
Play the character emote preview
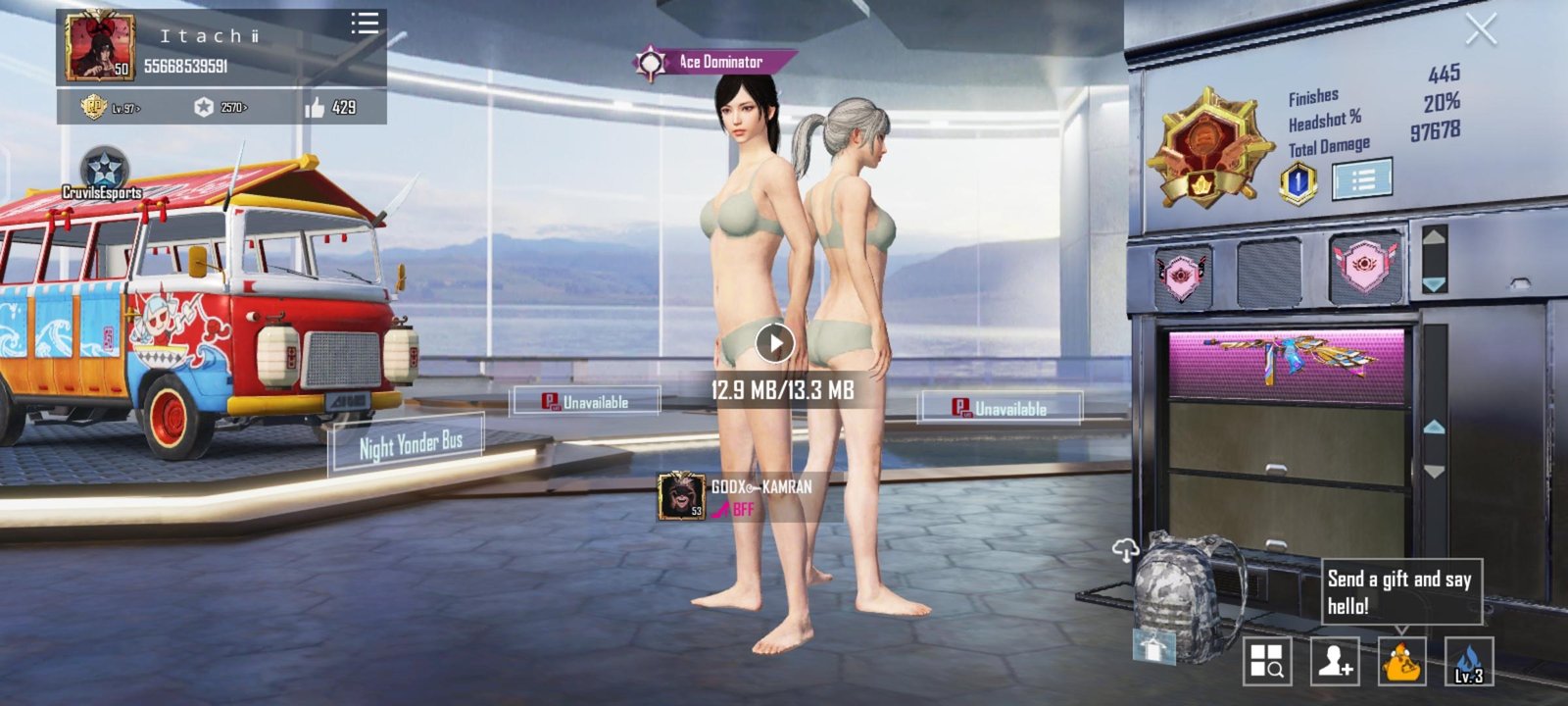tap(774, 343)
